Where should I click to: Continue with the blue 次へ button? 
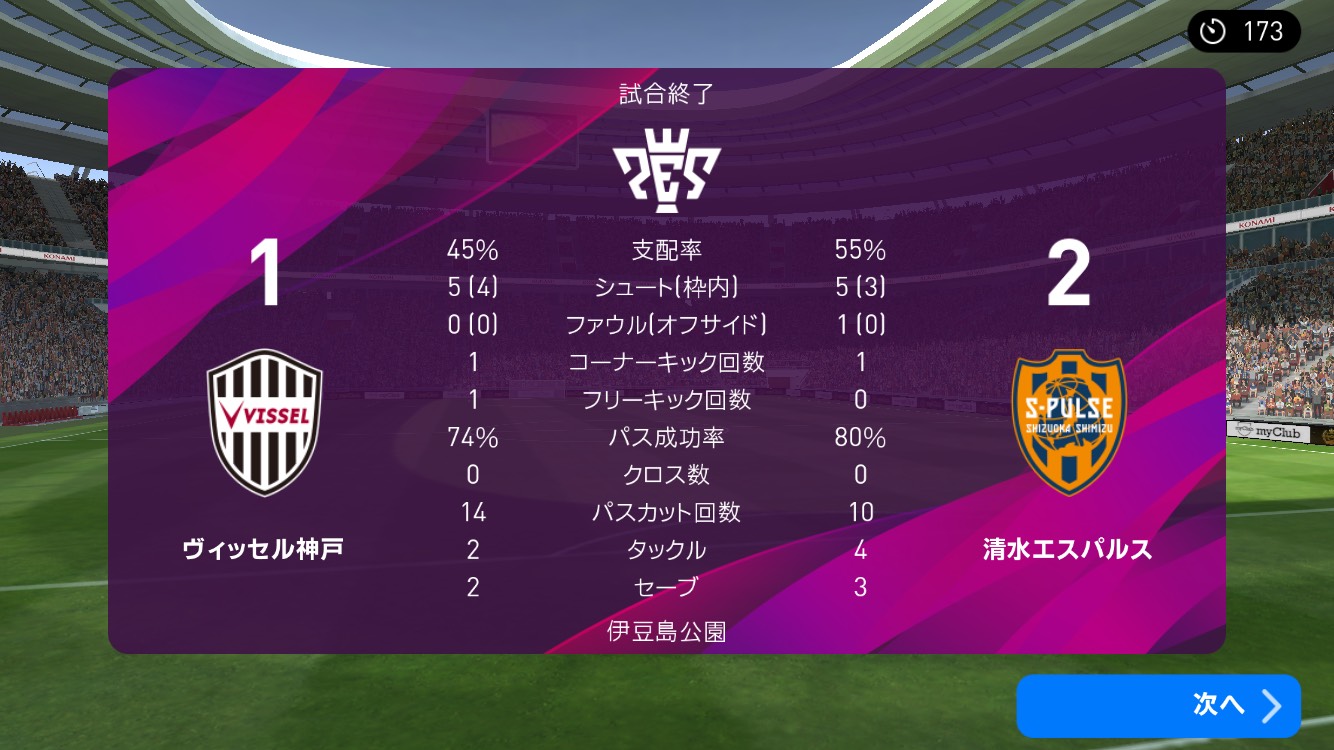click(x=1158, y=705)
